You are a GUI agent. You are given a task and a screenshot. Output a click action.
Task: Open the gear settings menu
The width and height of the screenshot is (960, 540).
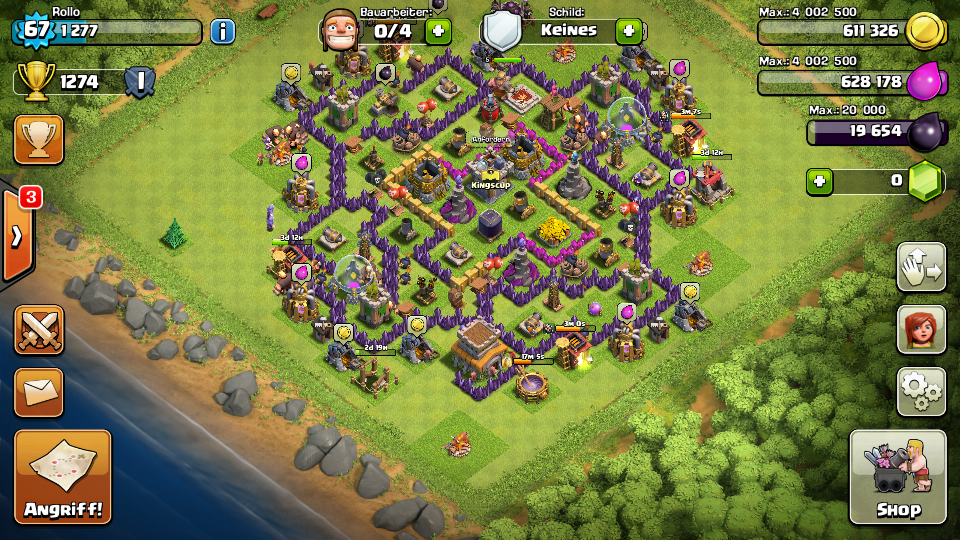tap(921, 391)
